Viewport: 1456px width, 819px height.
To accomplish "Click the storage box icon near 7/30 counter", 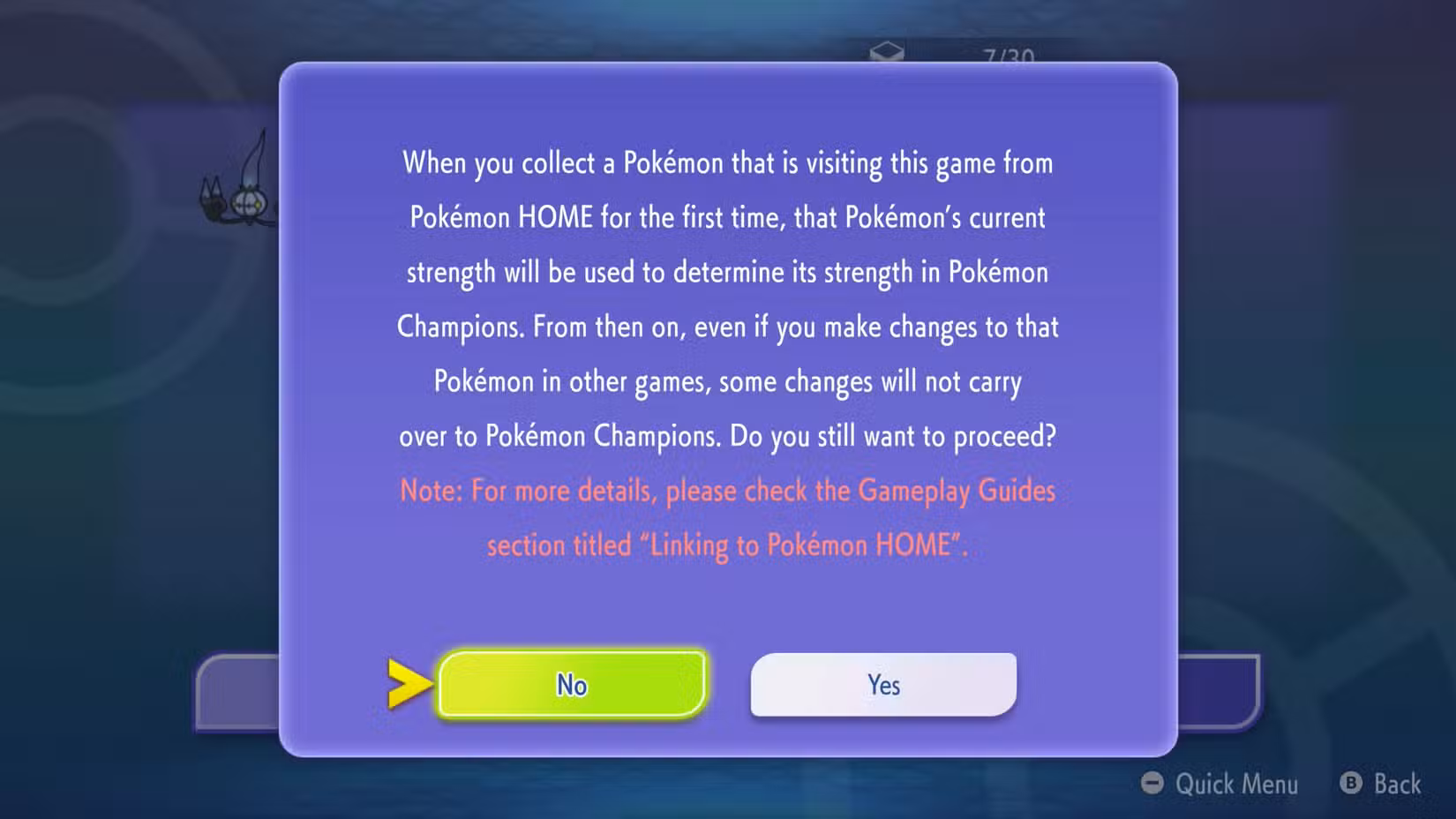I will pos(889,50).
